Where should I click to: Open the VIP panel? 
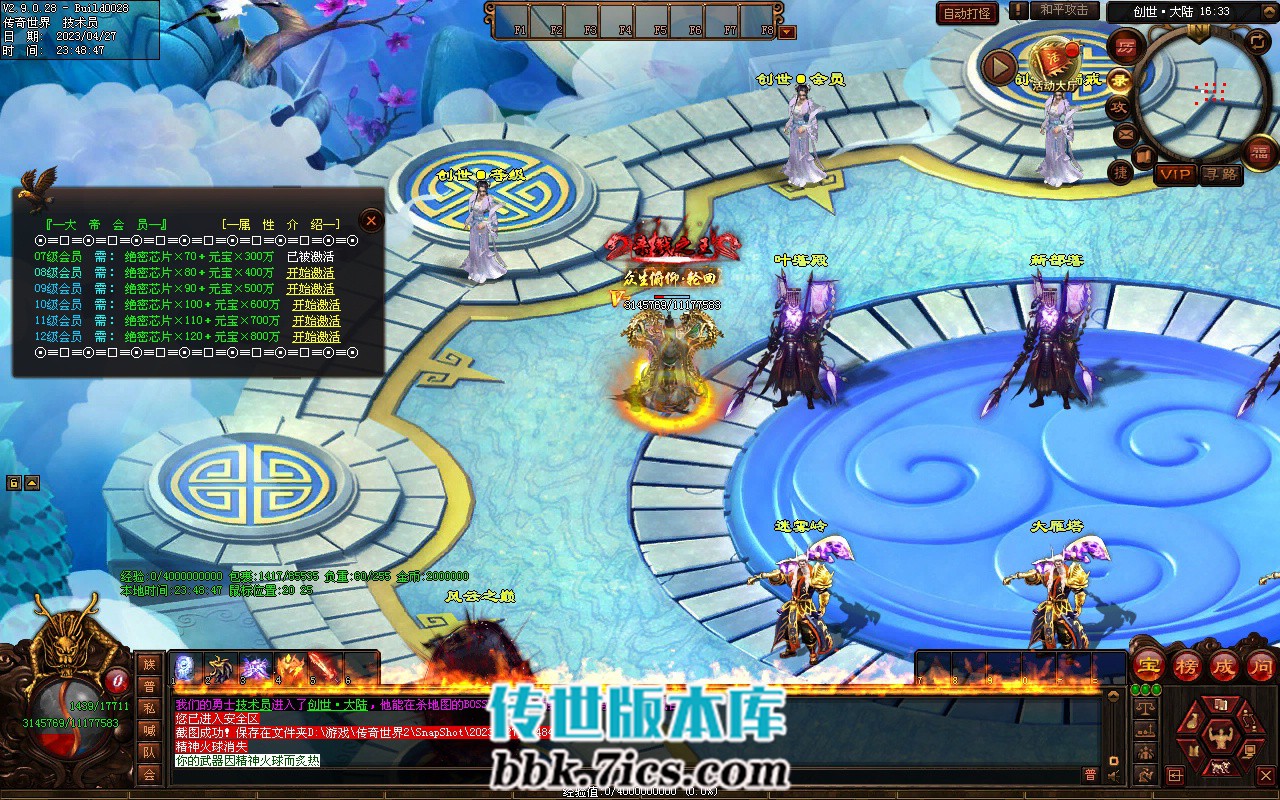[1176, 174]
